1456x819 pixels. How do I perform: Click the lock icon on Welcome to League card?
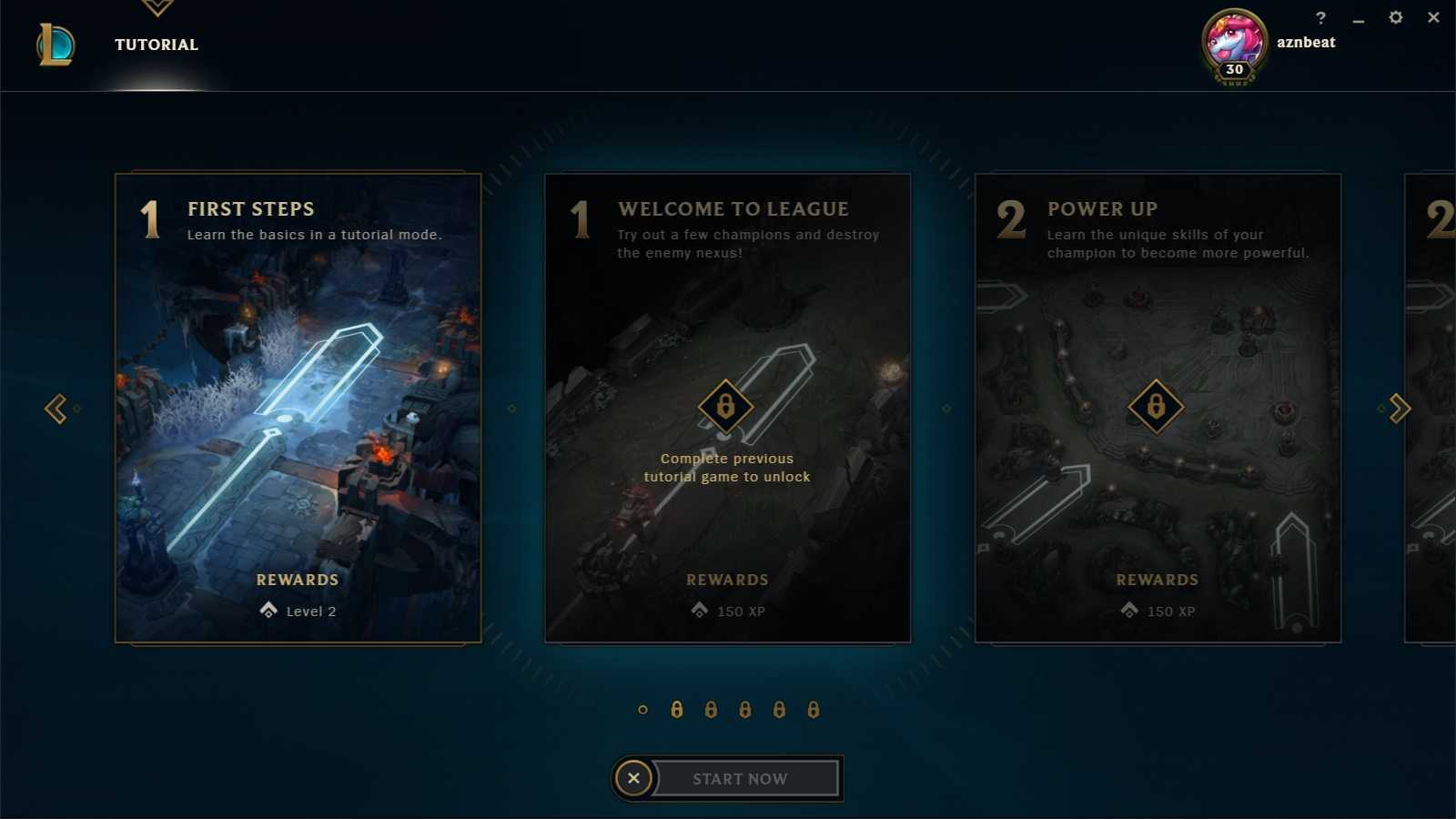pyautogui.click(x=725, y=405)
